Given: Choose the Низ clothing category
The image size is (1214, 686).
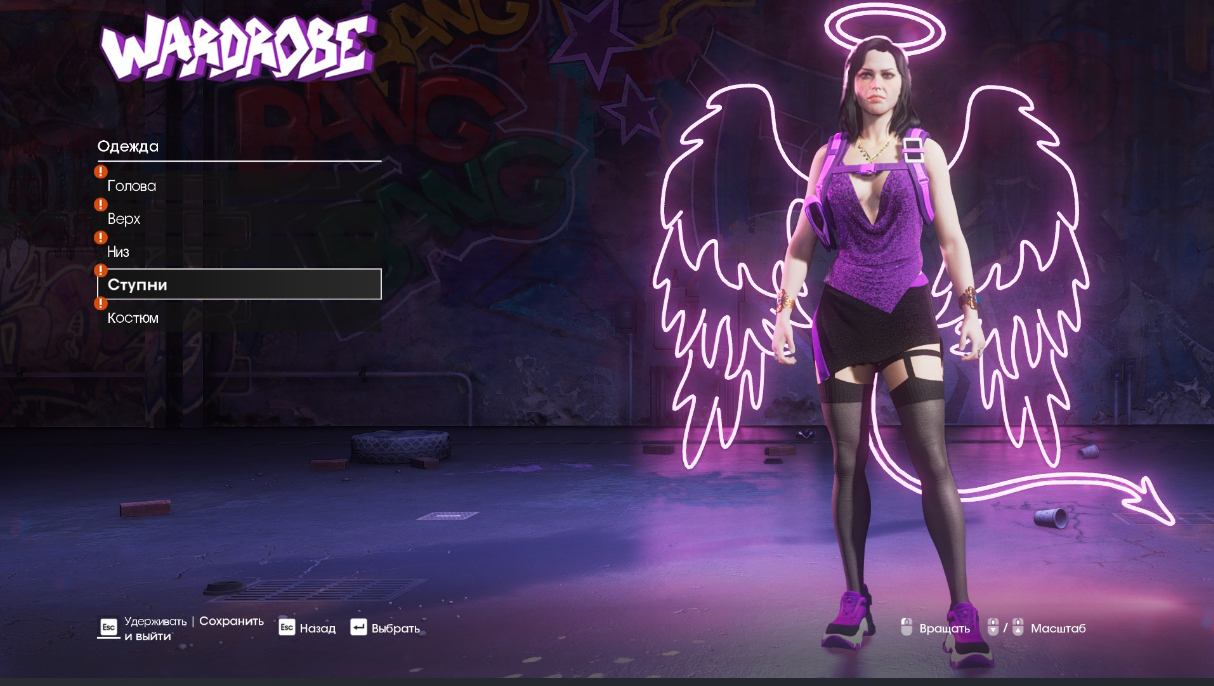Looking at the screenshot, I should point(118,252).
